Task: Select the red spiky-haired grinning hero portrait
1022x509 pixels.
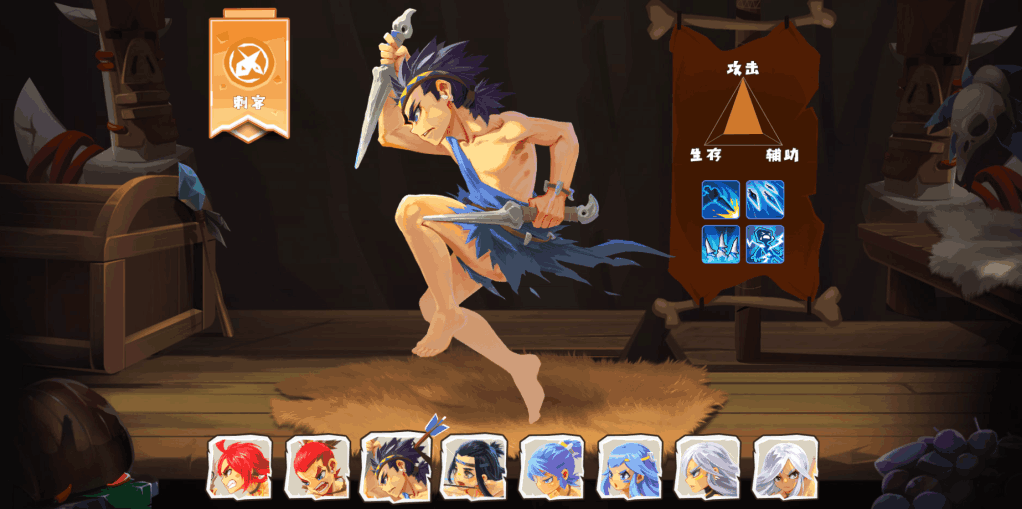Action: (x=240, y=467)
